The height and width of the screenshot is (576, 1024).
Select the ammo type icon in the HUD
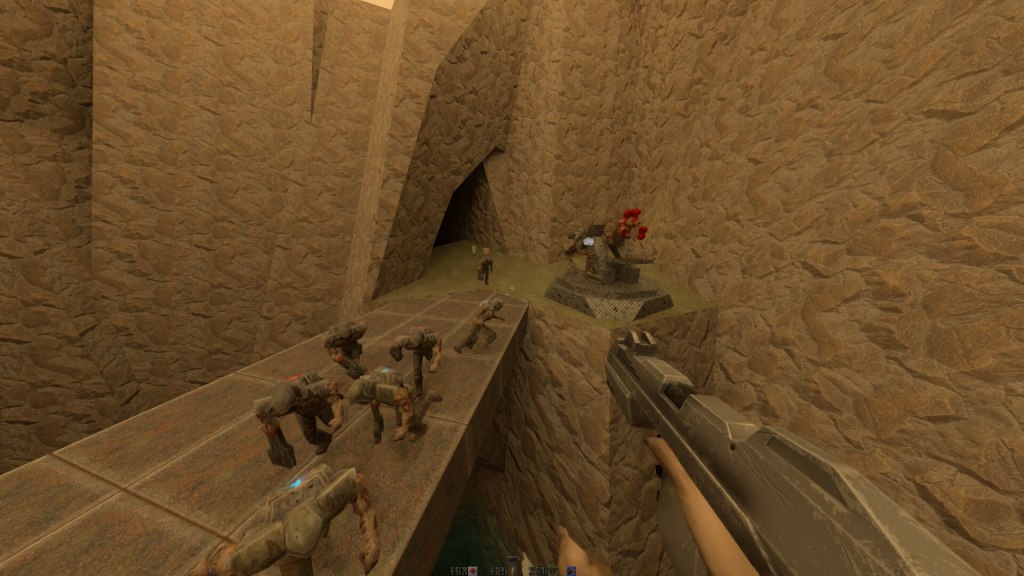[514, 571]
